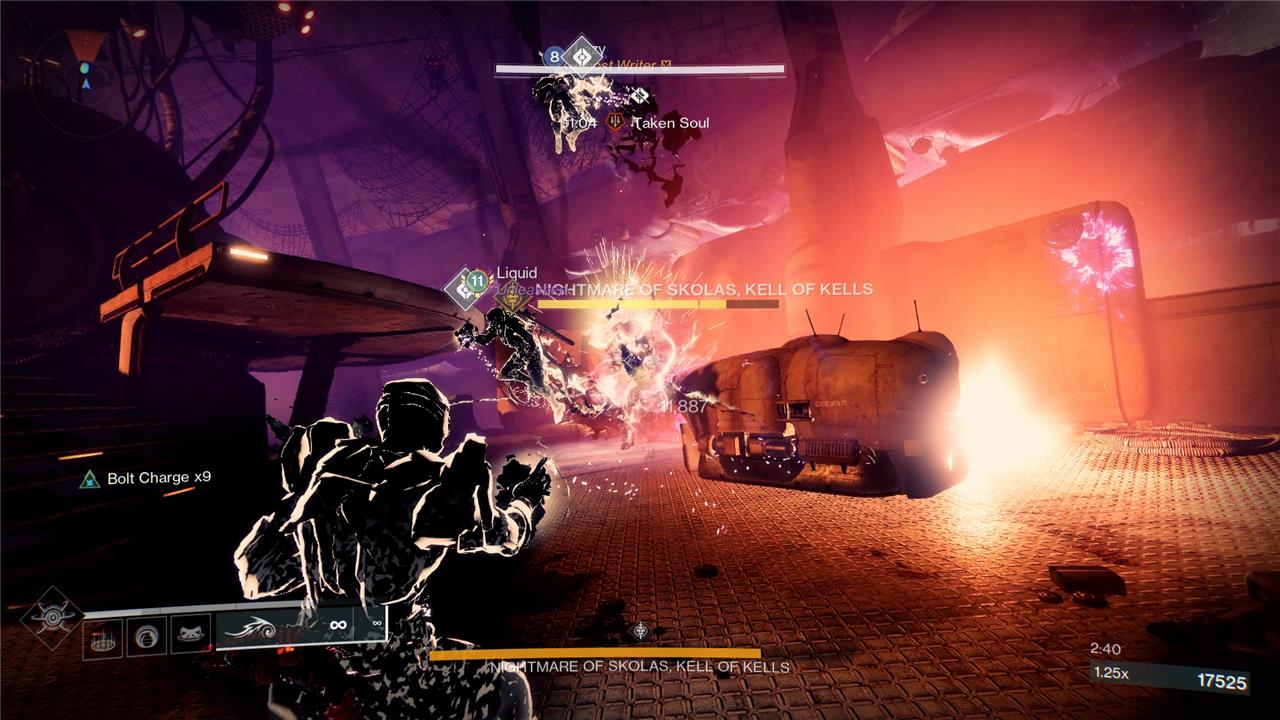This screenshot has width=1280, height=720.
Task: Click the Bolt Charge x9 buff icon
Action: tap(91, 479)
